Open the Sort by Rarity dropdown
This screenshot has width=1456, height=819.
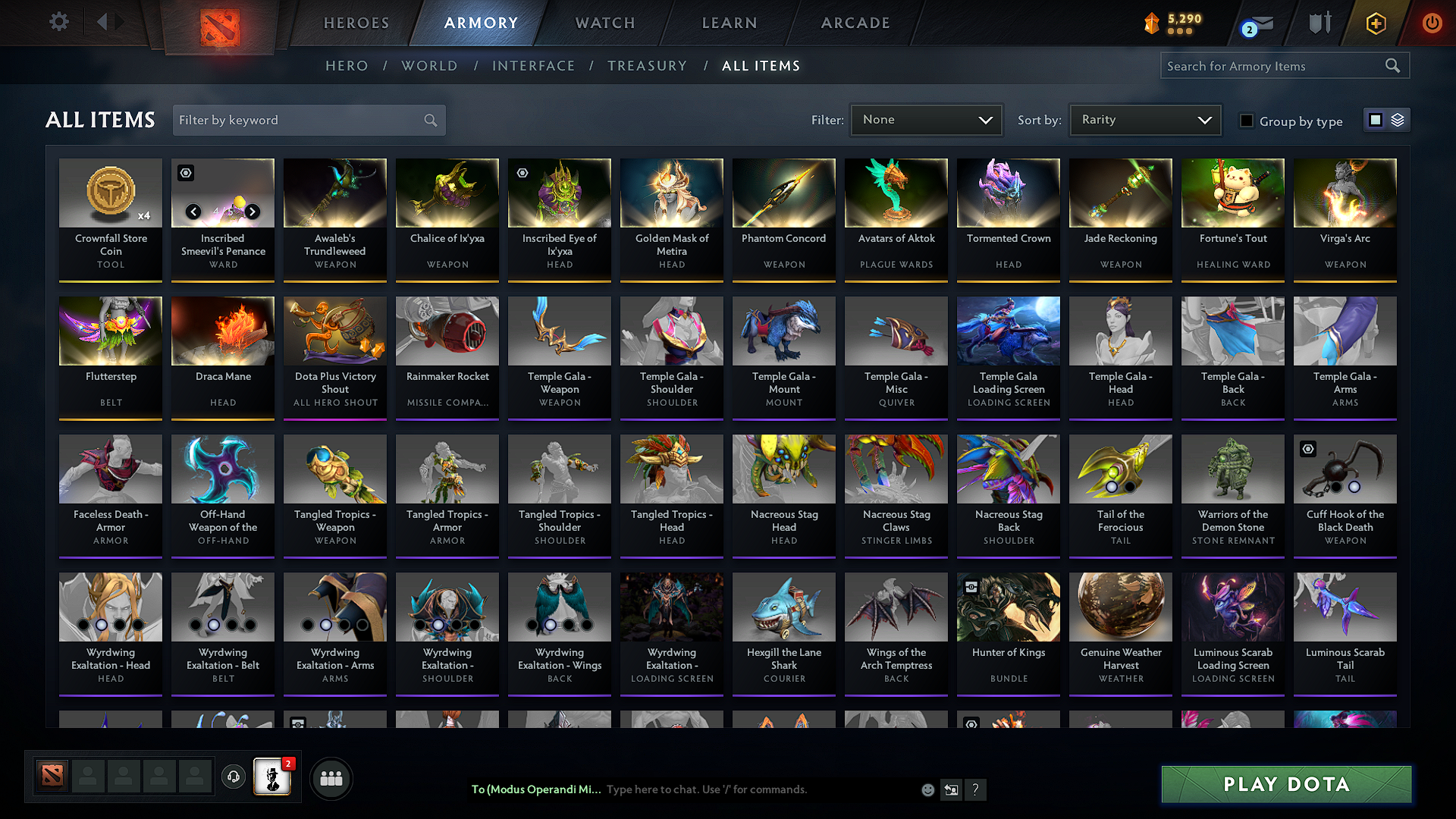click(1144, 119)
